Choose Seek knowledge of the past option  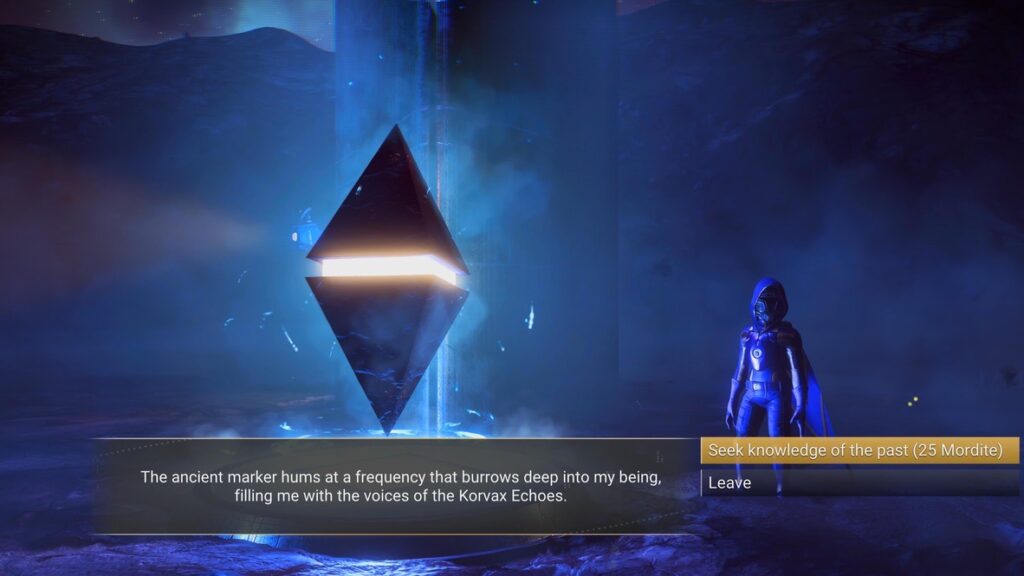[x=859, y=451]
